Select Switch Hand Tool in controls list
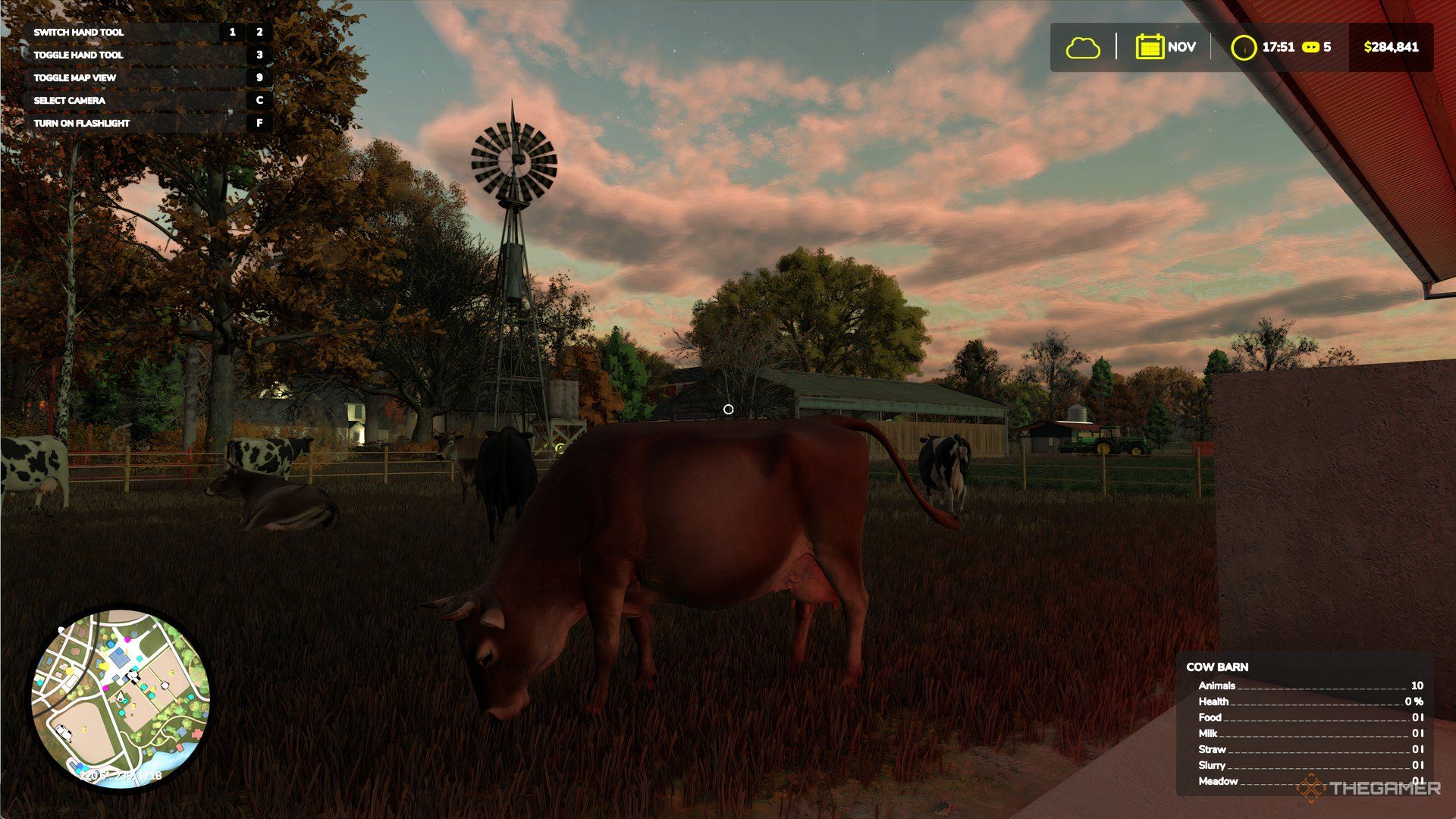The height and width of the screenshot is (819, 1456). (80, 32)
